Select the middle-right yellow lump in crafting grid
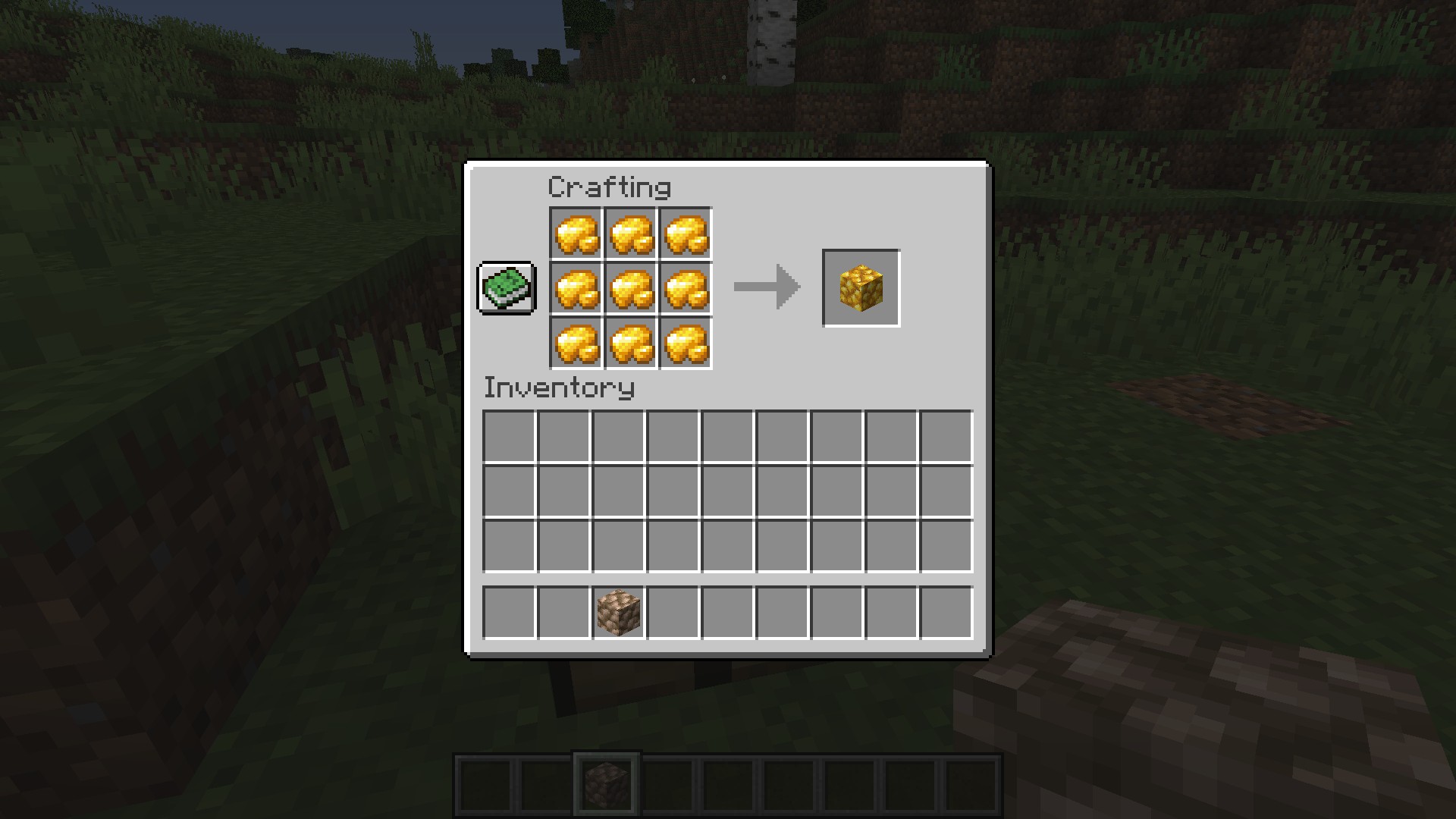 point(686,288)
